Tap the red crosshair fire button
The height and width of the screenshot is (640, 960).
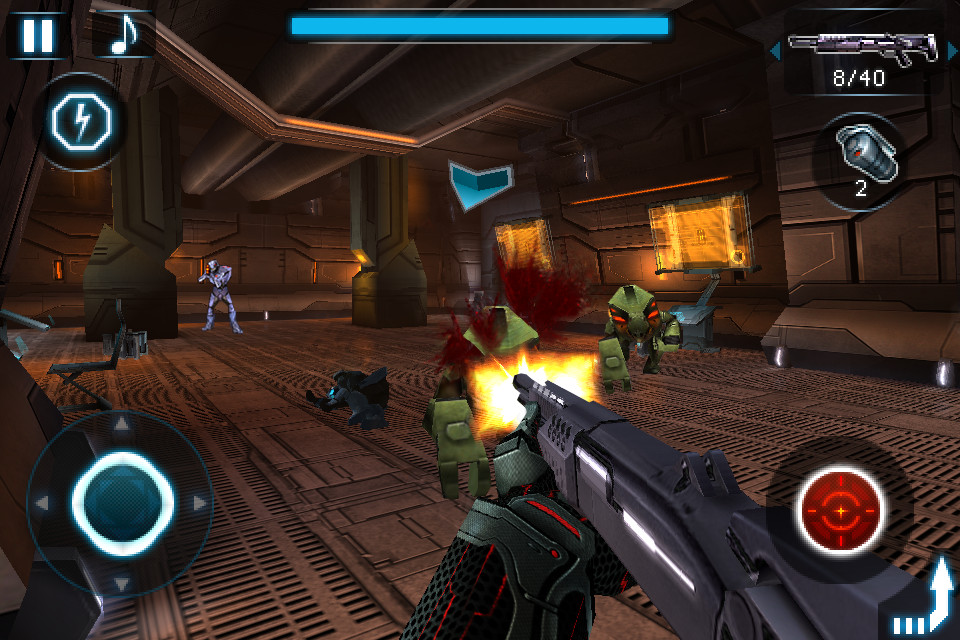coord(841,511)
